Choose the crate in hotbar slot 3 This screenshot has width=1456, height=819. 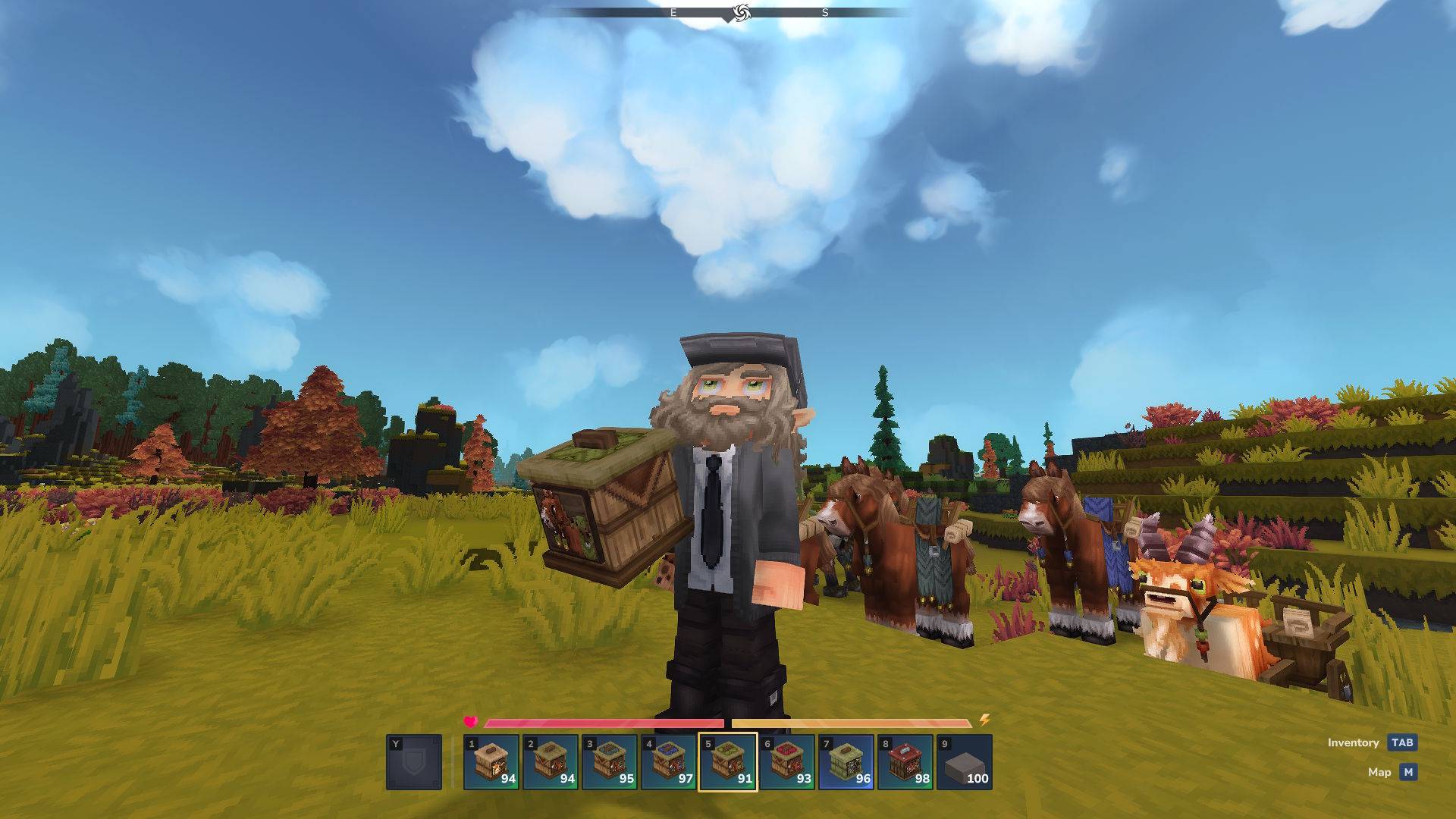tap(610, 762)
